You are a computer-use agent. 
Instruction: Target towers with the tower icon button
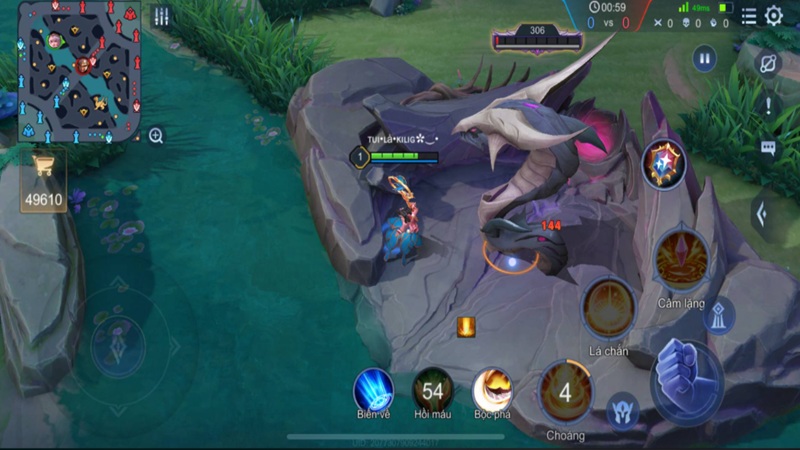pyautogui.click(x=717, y=316)
